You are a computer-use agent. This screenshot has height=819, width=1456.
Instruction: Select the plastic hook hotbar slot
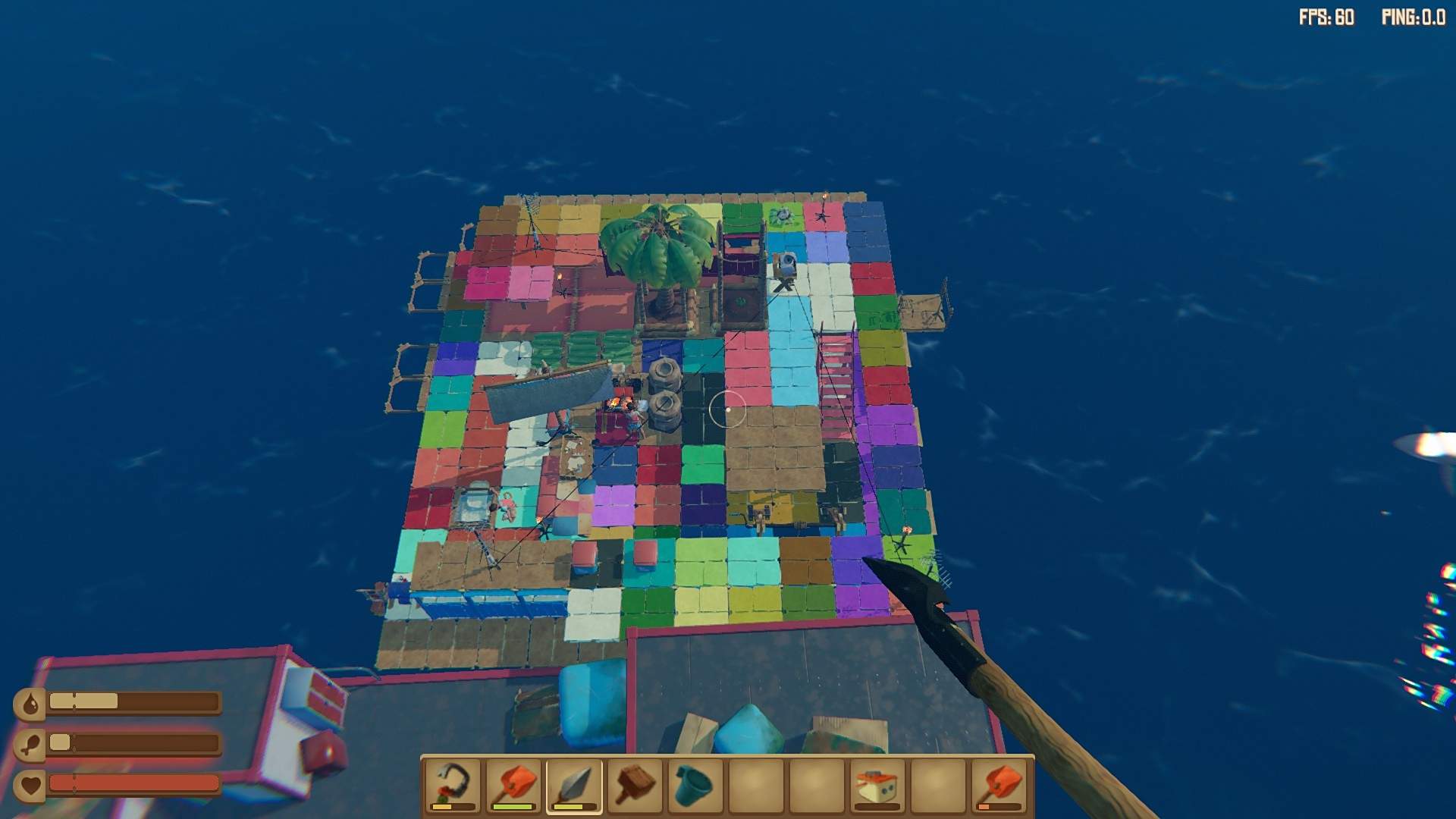tap(452, 786)
